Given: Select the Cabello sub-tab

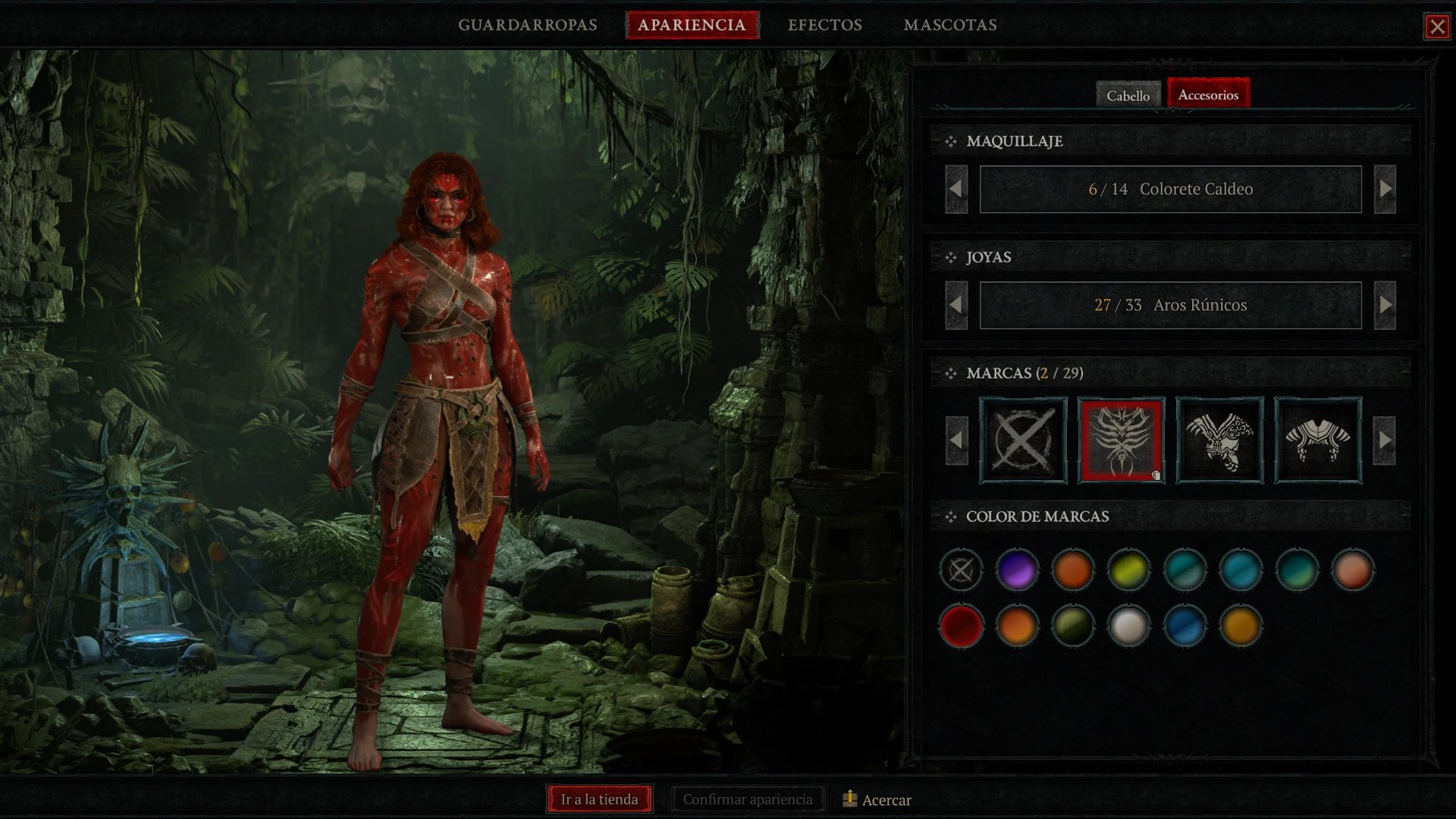Looking at the screenshot, I should pyautogui.click(x=1128, y=96).
